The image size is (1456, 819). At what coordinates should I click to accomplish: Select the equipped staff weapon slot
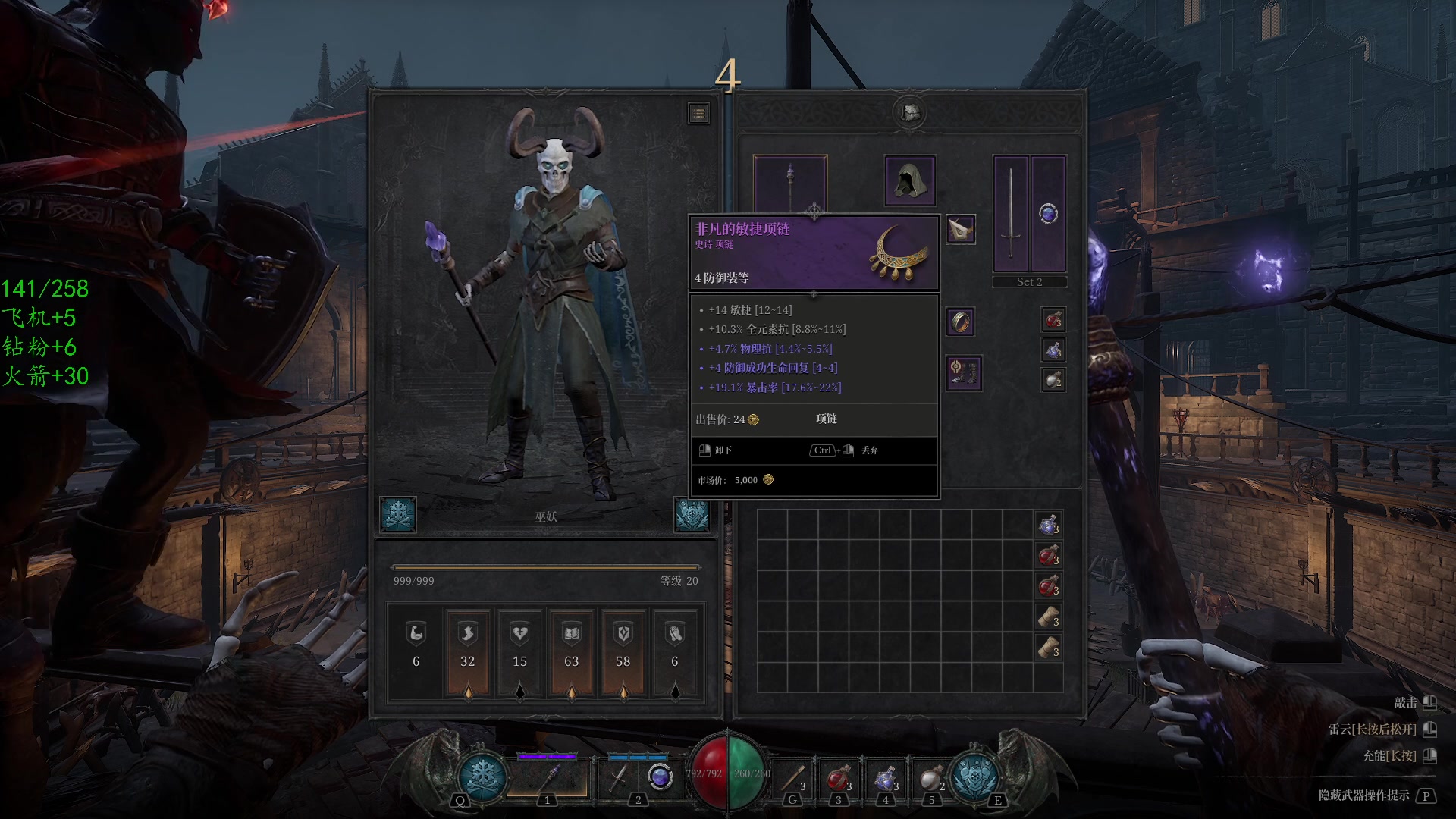pyautogui.click(x=789, y=182)
